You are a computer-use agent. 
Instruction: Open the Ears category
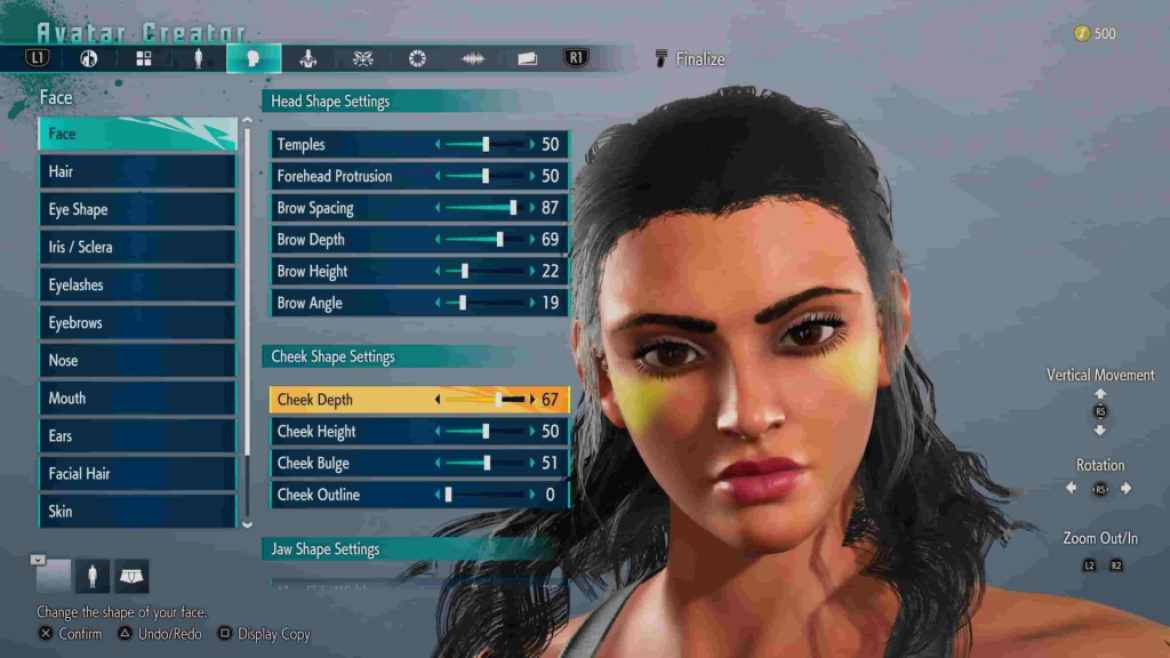[x=136, y=436]
